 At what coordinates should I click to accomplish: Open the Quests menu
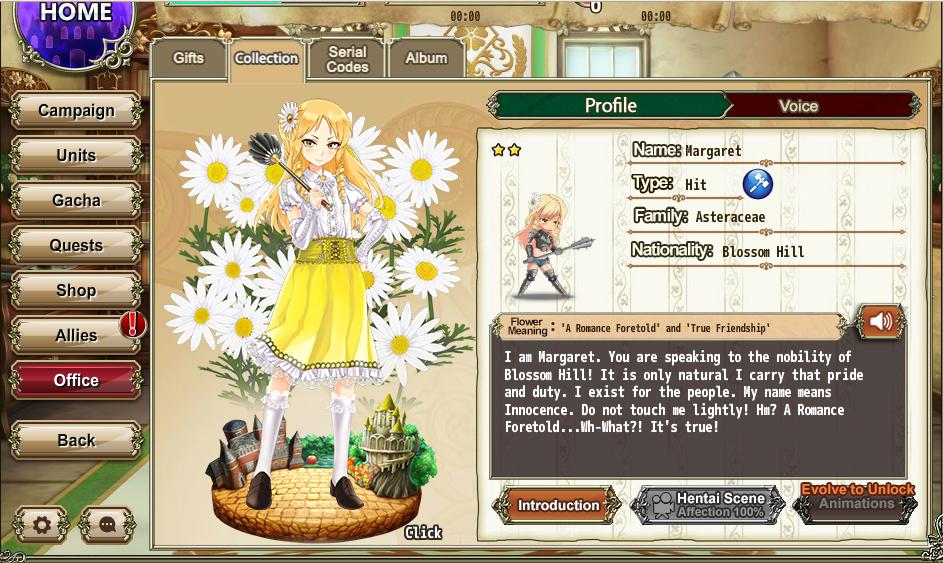pyautogui.click(x=76, y=246)
